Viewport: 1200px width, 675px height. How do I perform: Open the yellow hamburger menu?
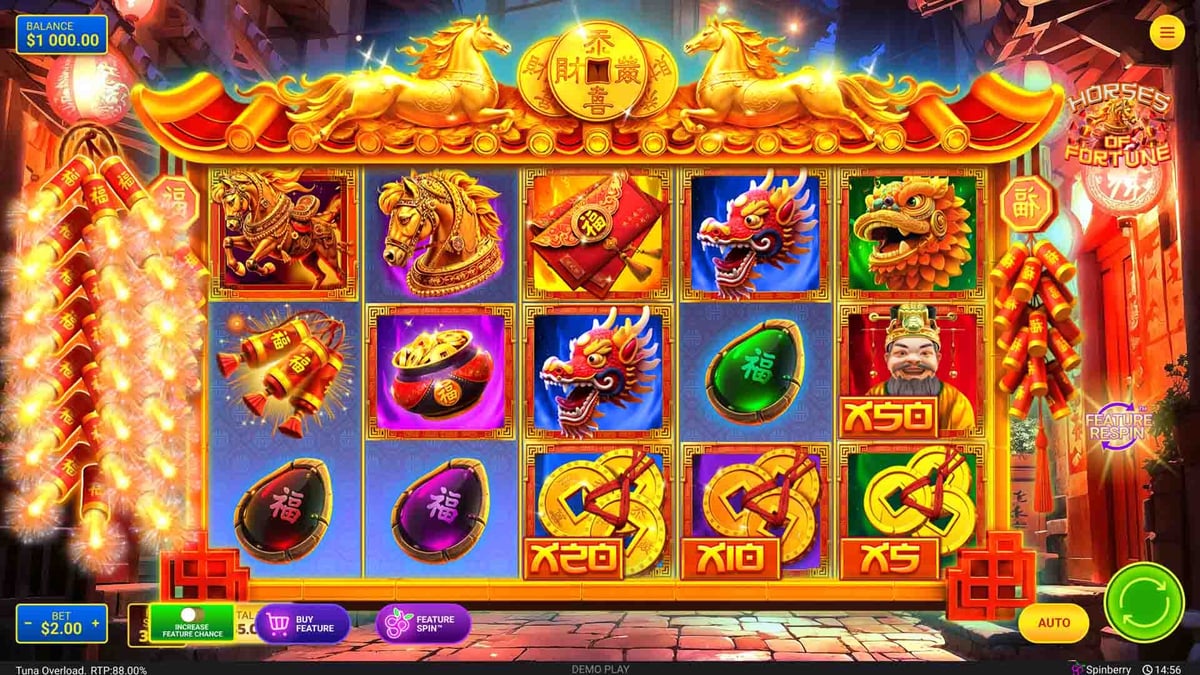(1166, 33)
